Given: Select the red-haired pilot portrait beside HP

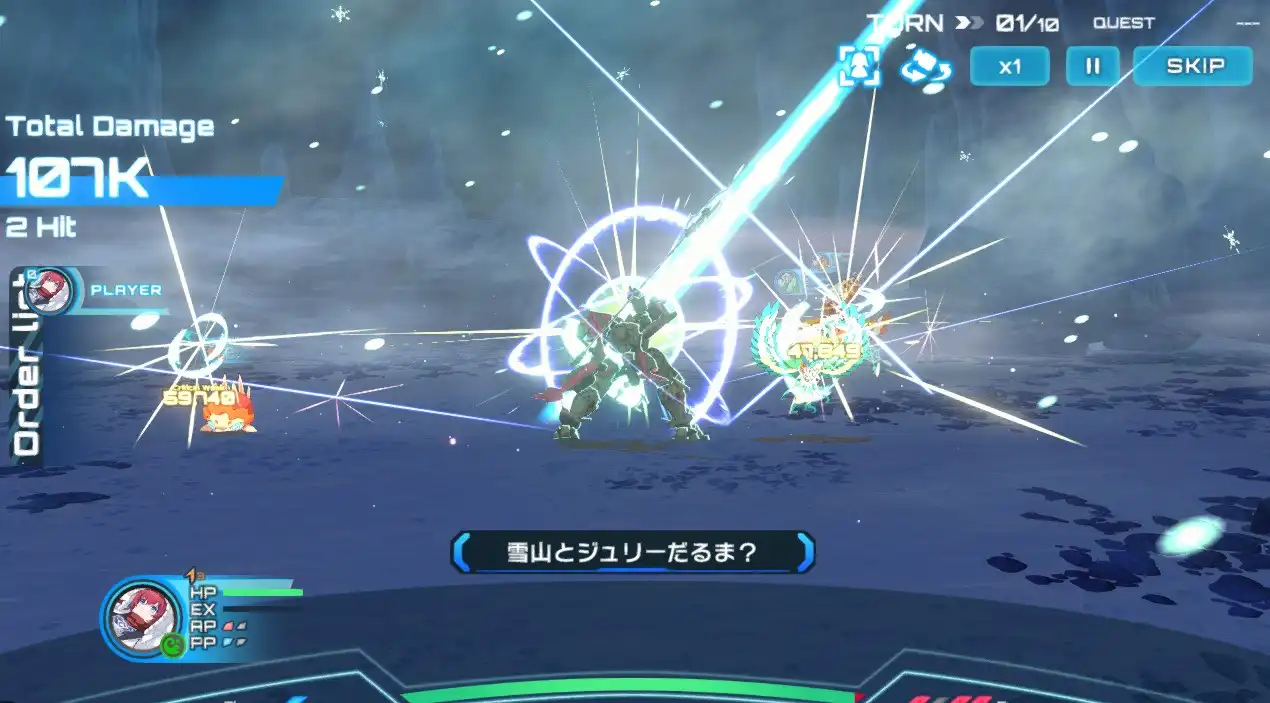Looking at the screenshot, I should click(139, 614).
